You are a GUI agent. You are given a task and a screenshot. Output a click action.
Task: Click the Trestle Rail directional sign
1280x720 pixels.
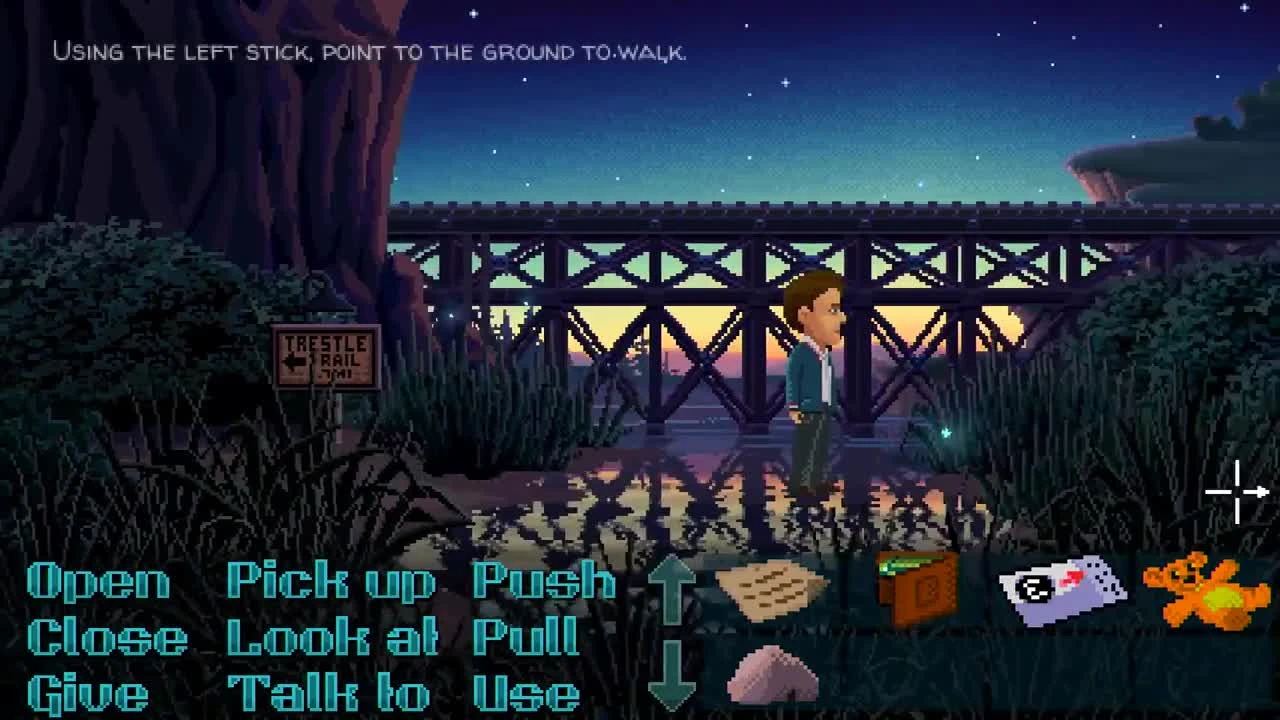(x=327, y=355)
